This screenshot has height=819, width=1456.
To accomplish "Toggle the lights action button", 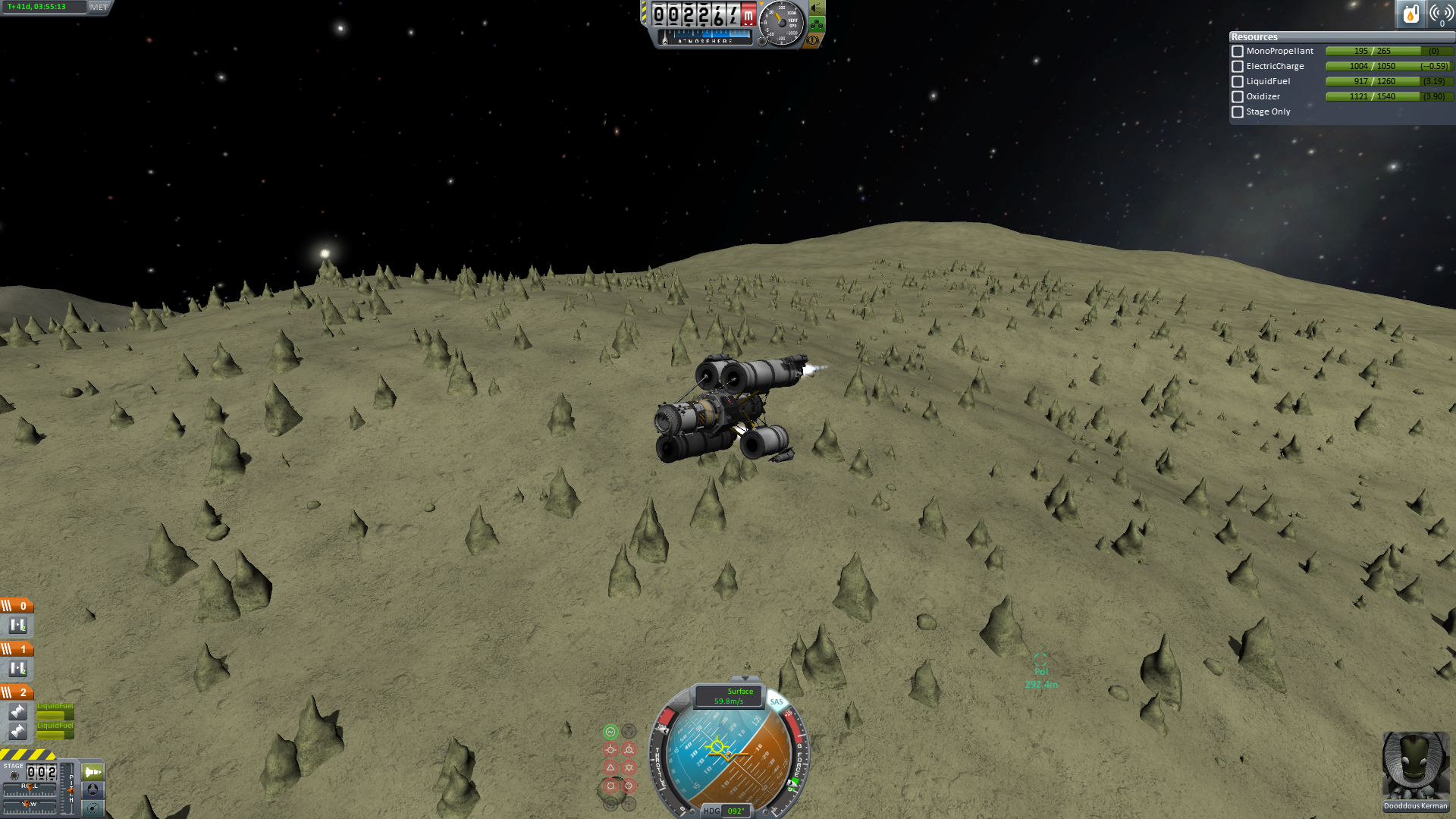I will point(817,8).
